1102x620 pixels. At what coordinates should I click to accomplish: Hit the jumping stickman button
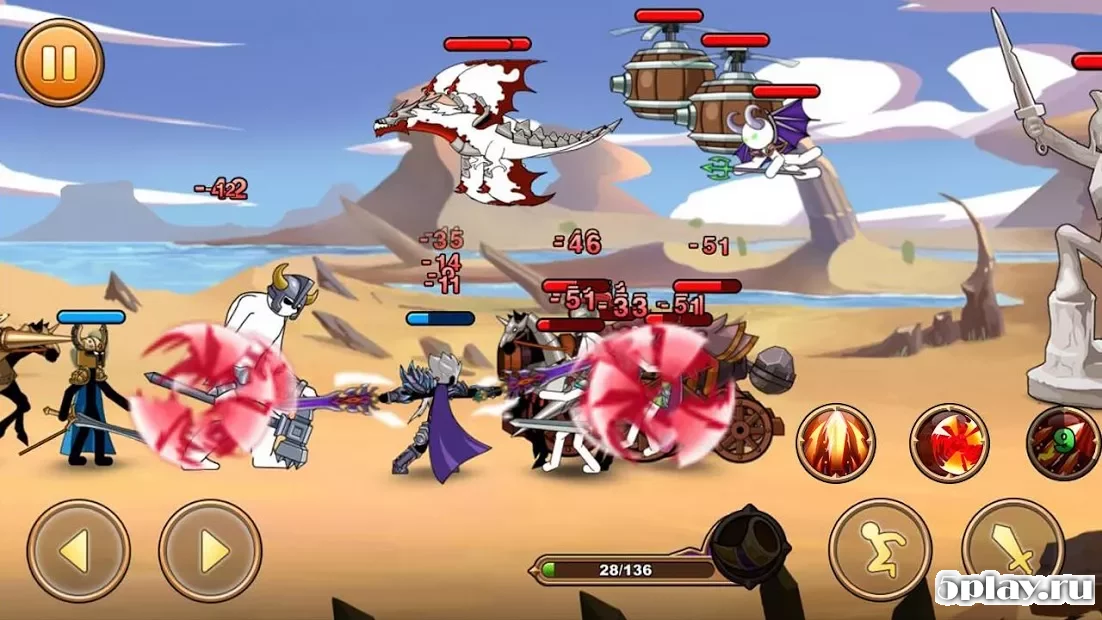(880, 549)
